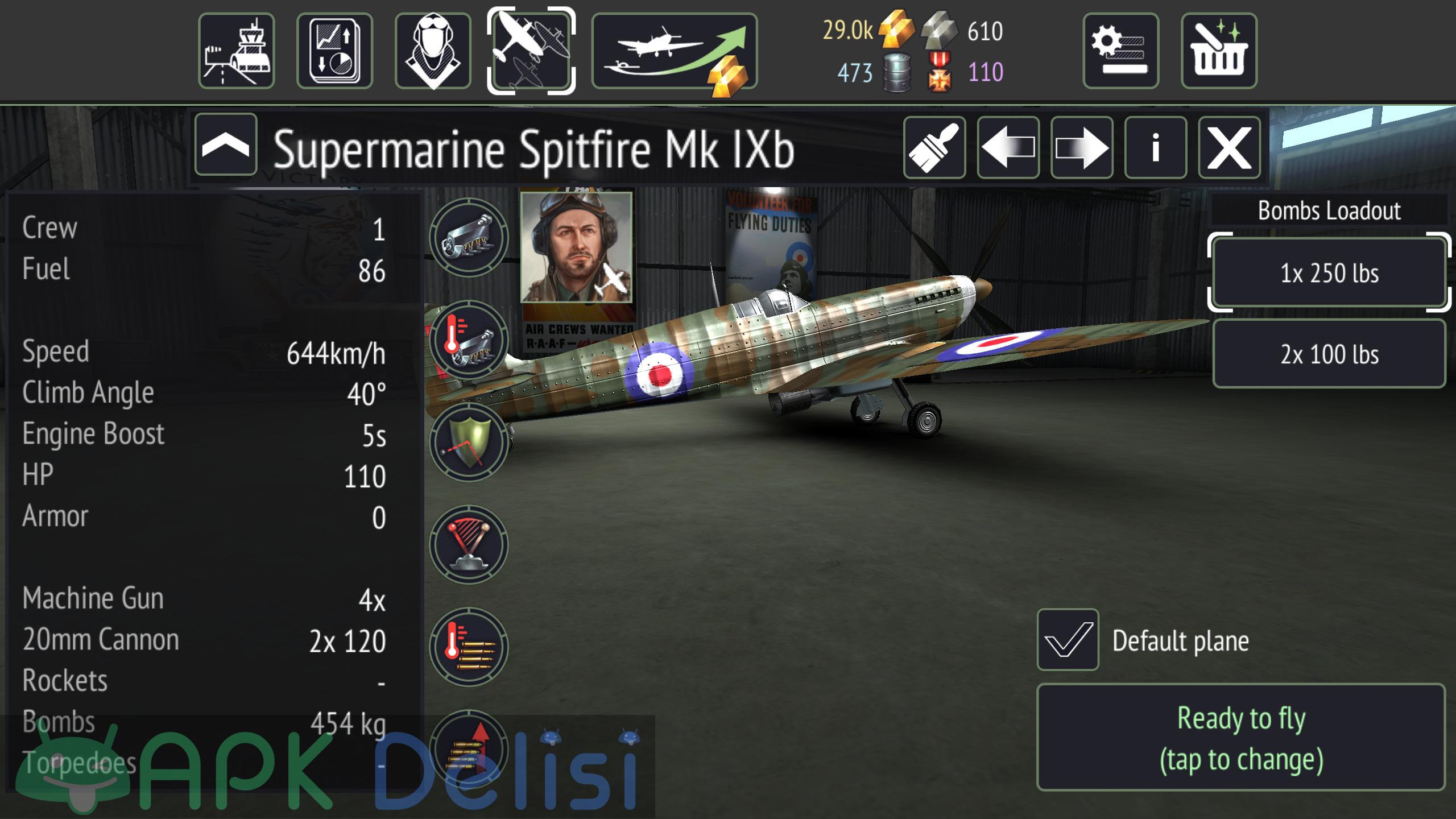Viewport: 1456px width, 819px height.
Task: Choose the 1x 250 lbs bomb loadout
Action: [1329, 273]
